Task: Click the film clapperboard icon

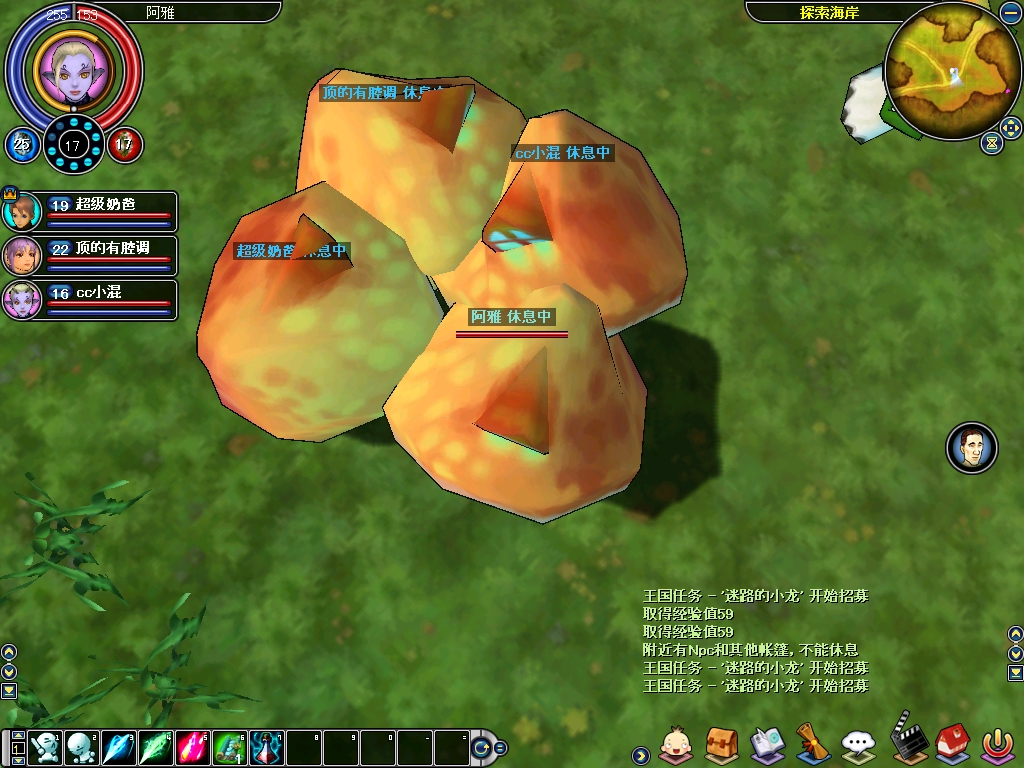Action: [907, 740]
